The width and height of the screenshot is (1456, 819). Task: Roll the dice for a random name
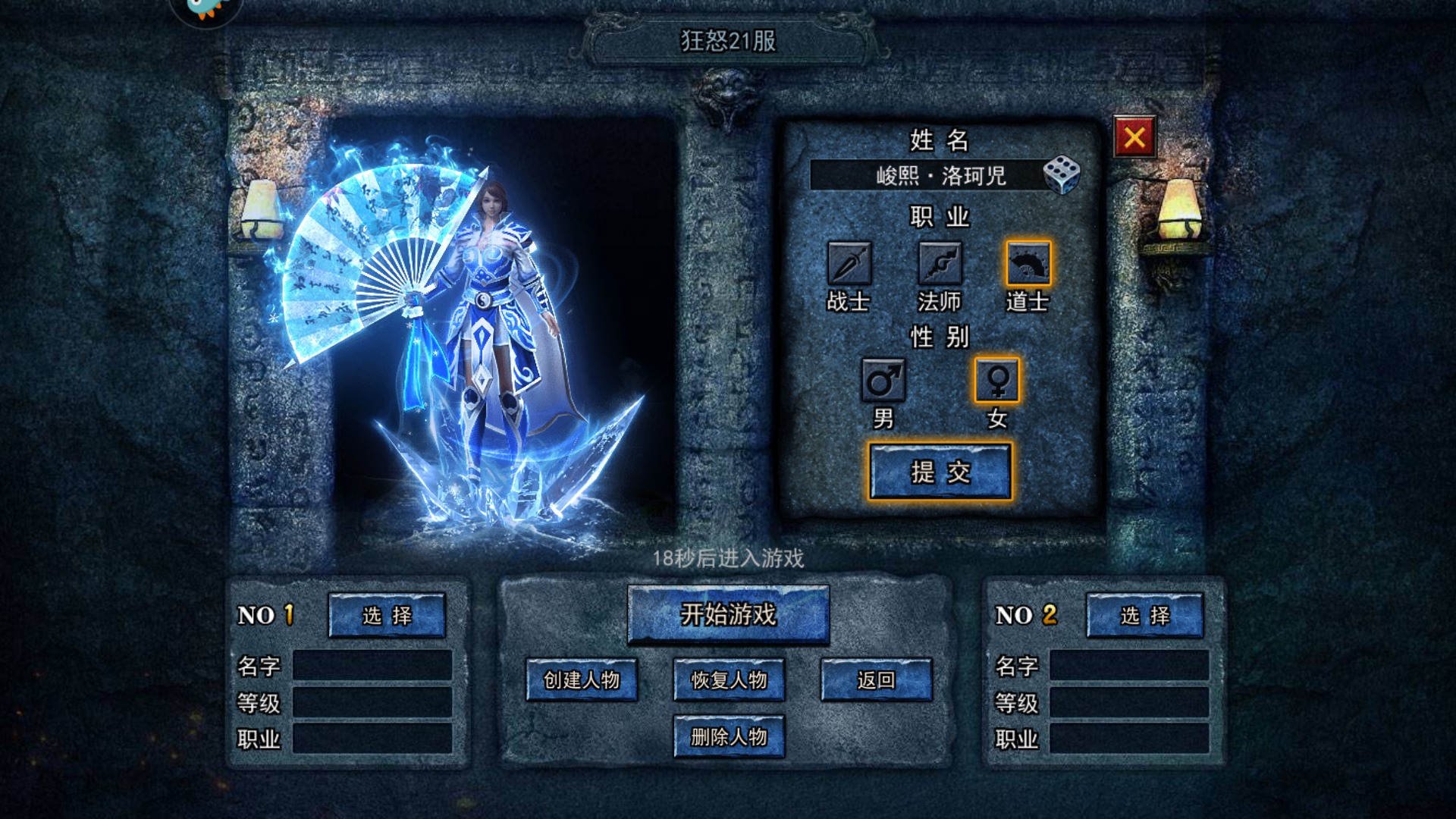tap(1062, 175)
